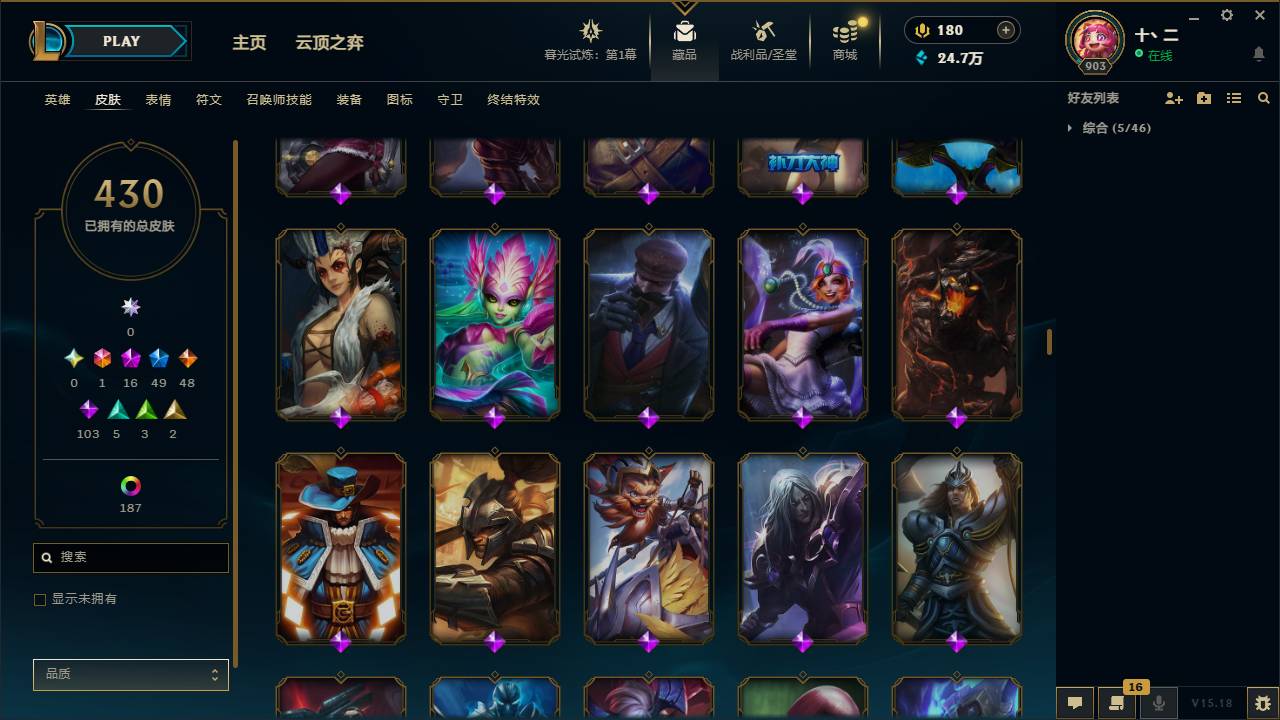Image resolution: width=1280 pixels, height=720 pixels.
Task: Open friend list search magnifier
Action: point(1264,97)
